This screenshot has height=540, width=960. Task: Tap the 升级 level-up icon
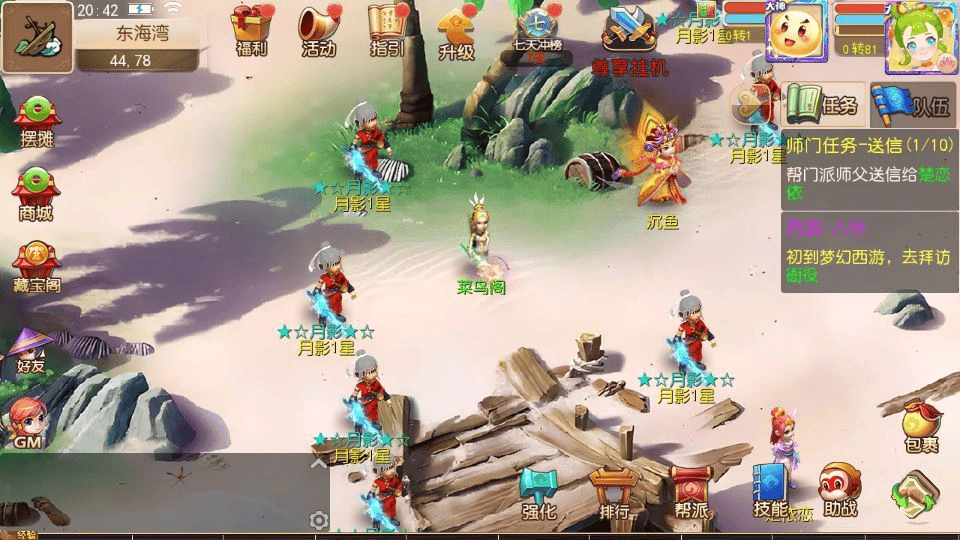point(456,30)
